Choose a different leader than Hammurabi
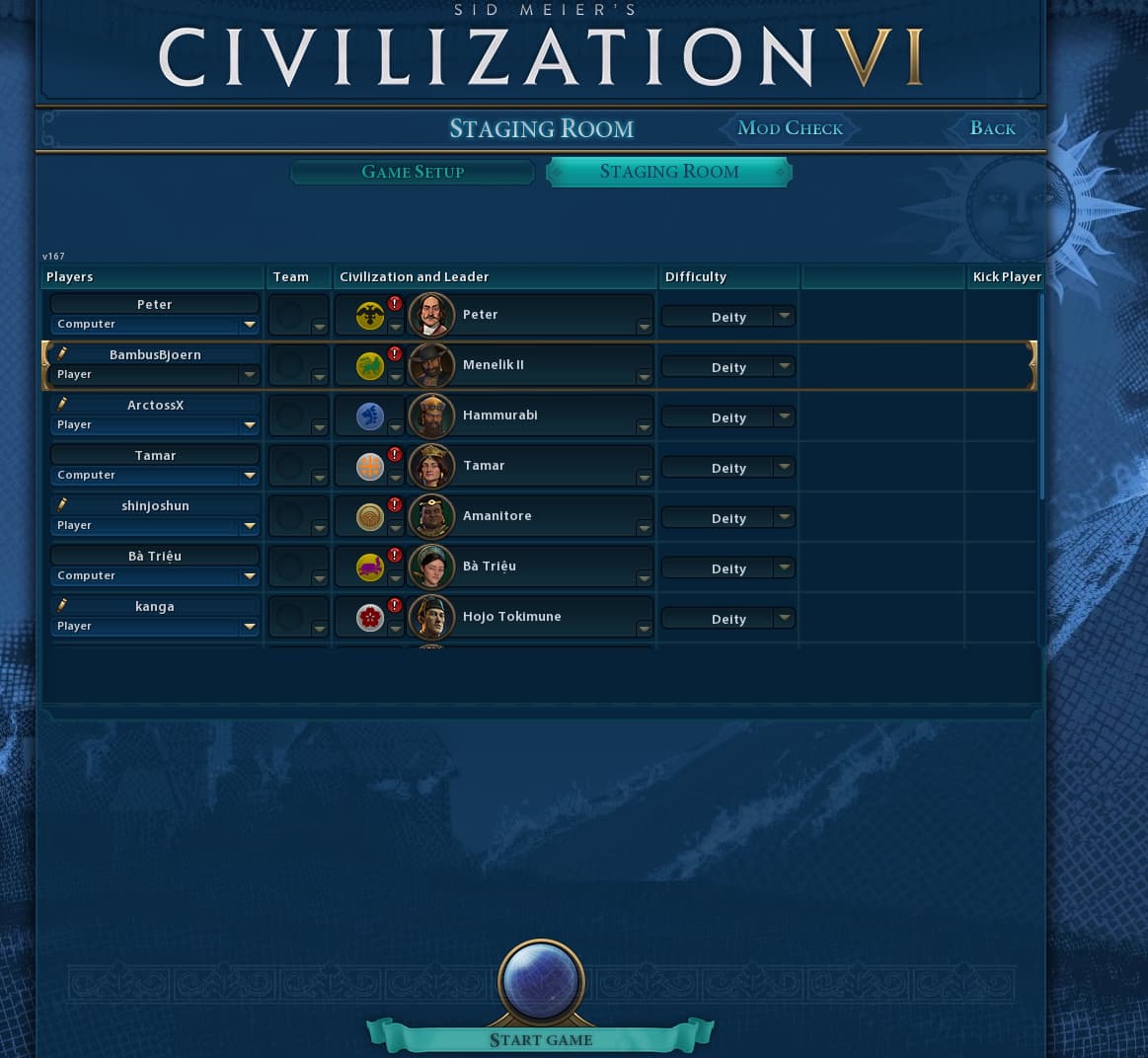1148x1058 pixels. 644,426
